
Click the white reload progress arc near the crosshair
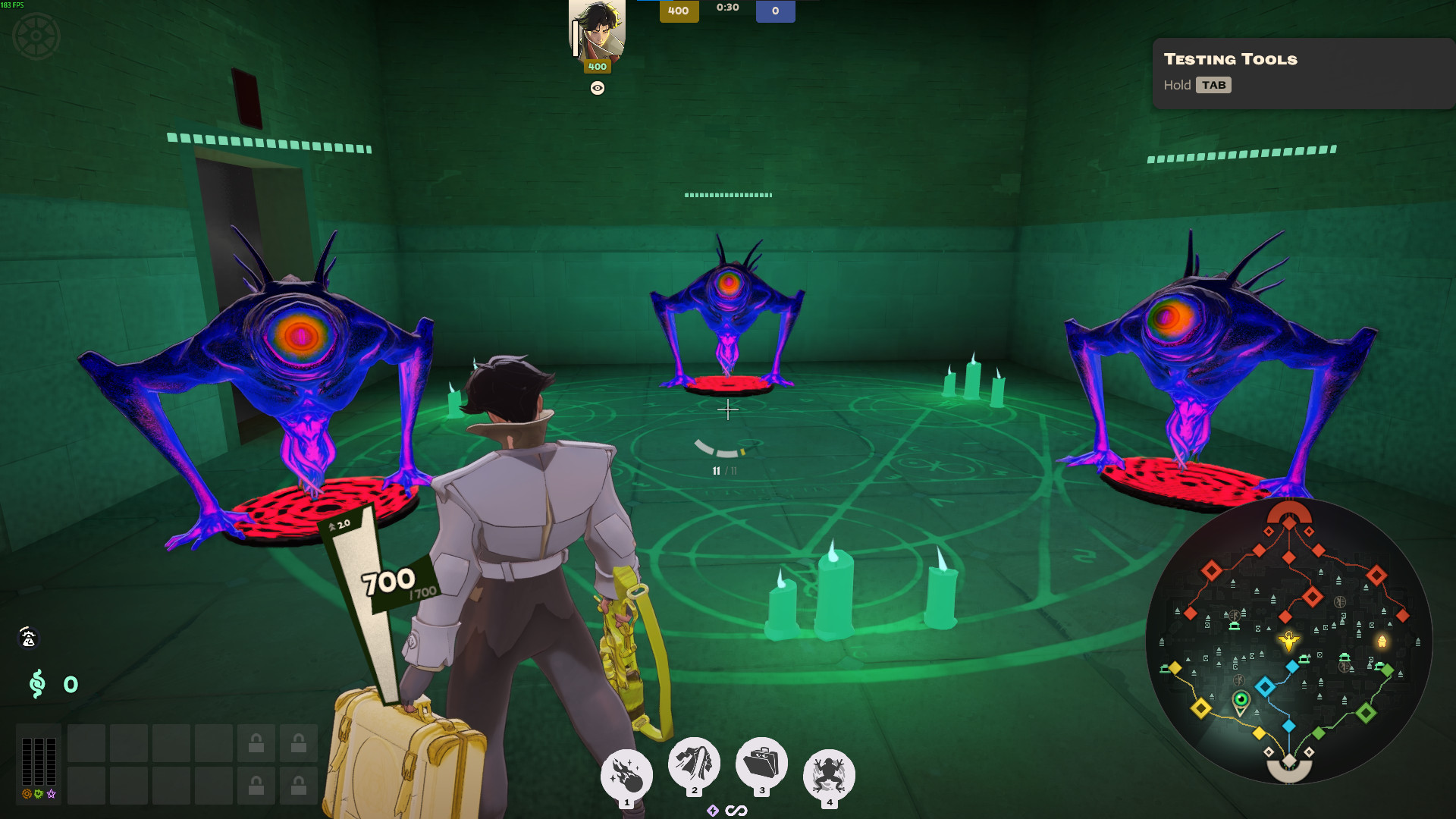716,447
